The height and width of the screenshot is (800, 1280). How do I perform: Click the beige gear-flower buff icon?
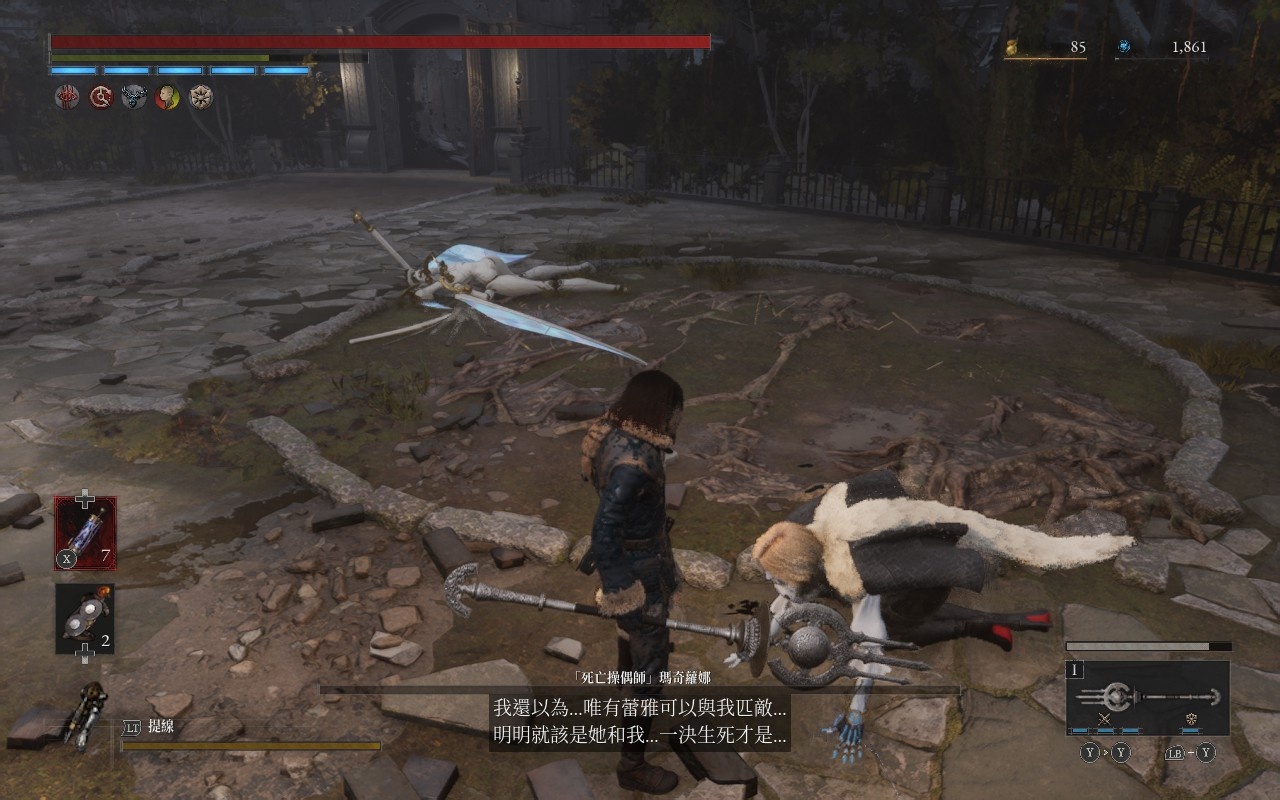click(x=201, y=97)
